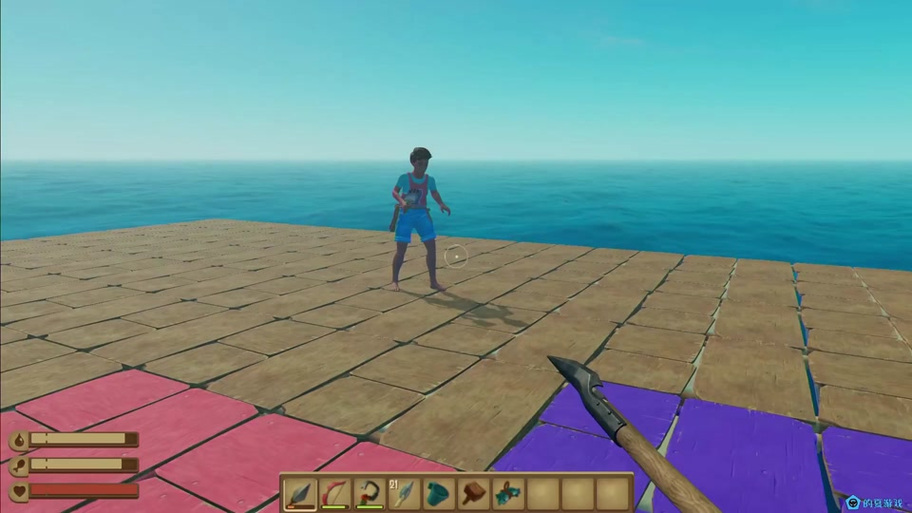
Task: Select the spear slot in the hotbar
Action: (x=301, y=493)
